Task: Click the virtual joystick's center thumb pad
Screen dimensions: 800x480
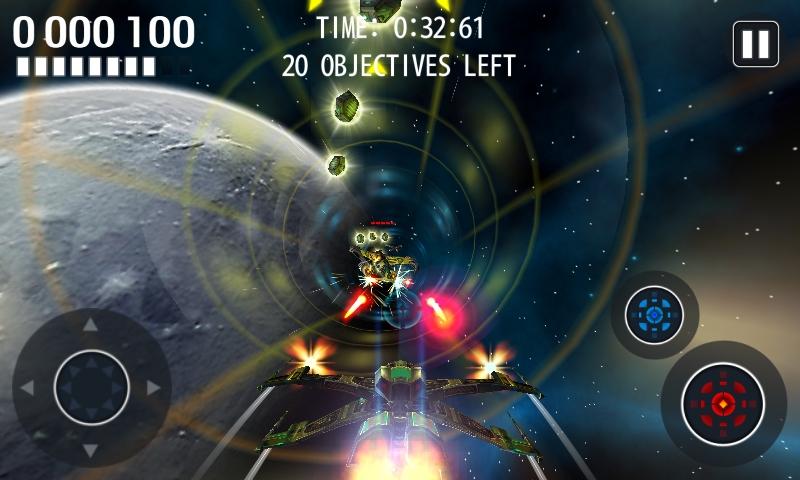Action: [x=91, y=387]
